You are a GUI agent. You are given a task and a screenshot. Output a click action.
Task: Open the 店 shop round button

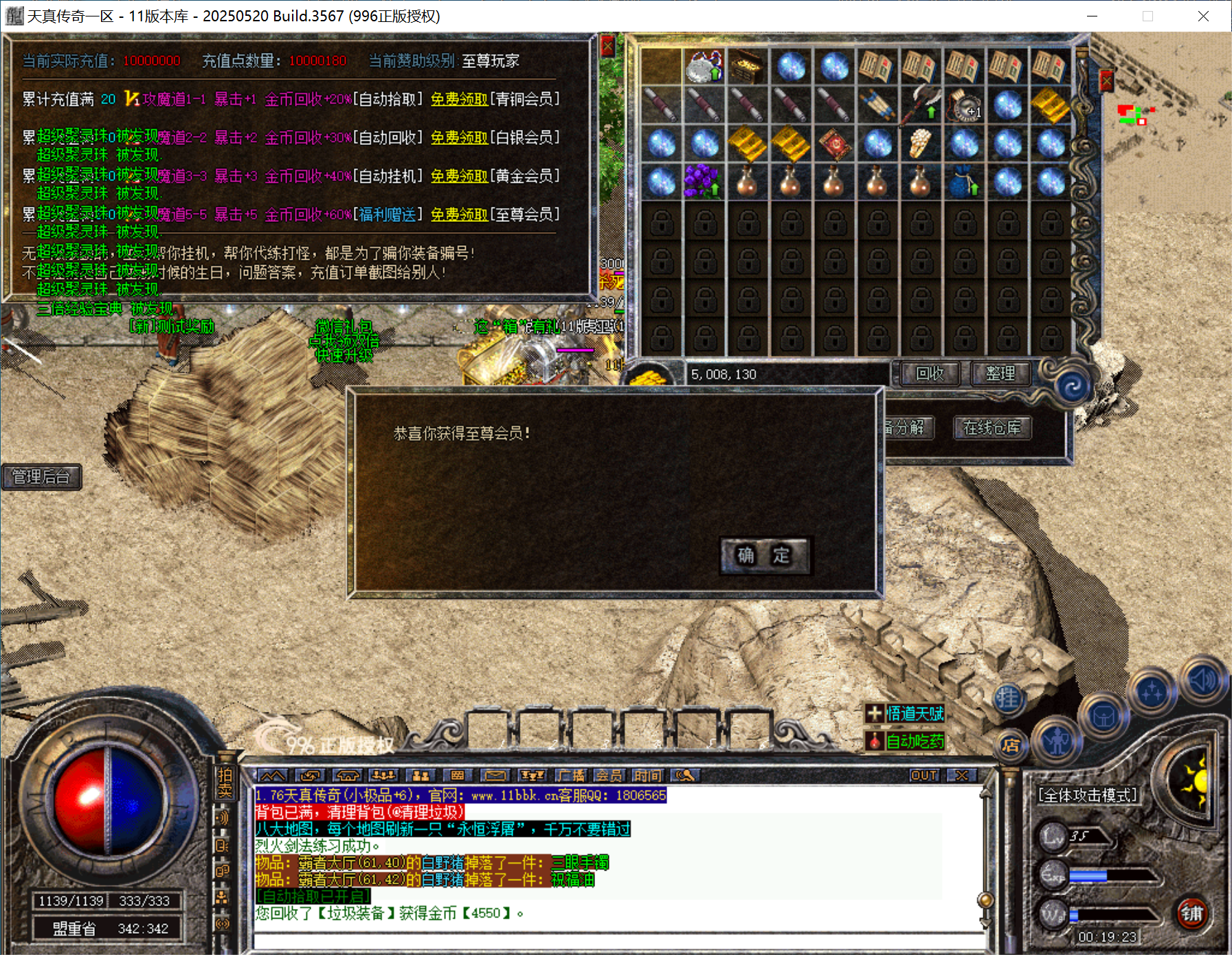[1010, 746]
